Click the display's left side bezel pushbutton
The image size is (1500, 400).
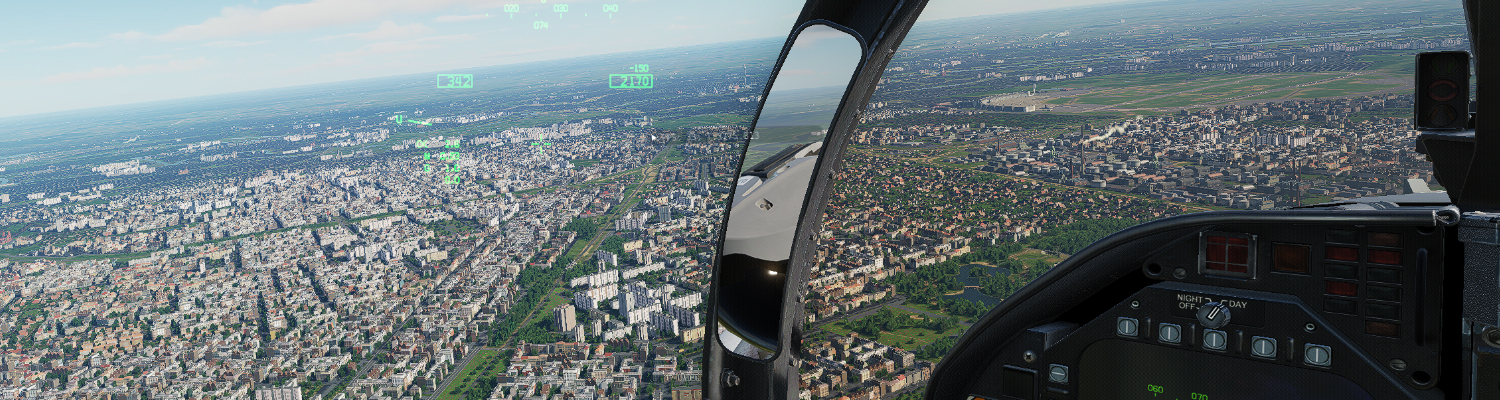pos(1058,374)
